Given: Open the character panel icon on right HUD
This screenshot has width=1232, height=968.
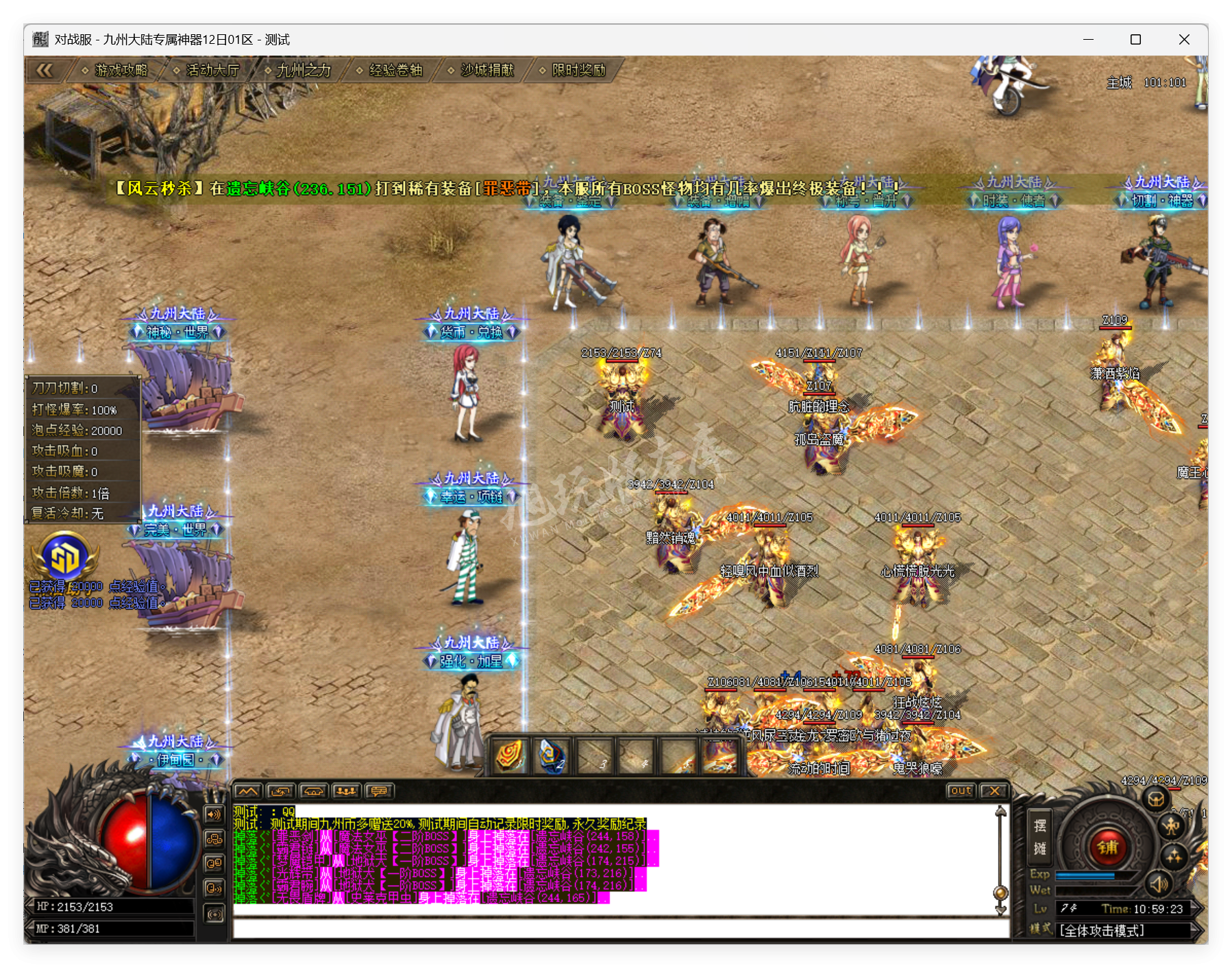Looking at the screenshot, I should (1172, 827).
